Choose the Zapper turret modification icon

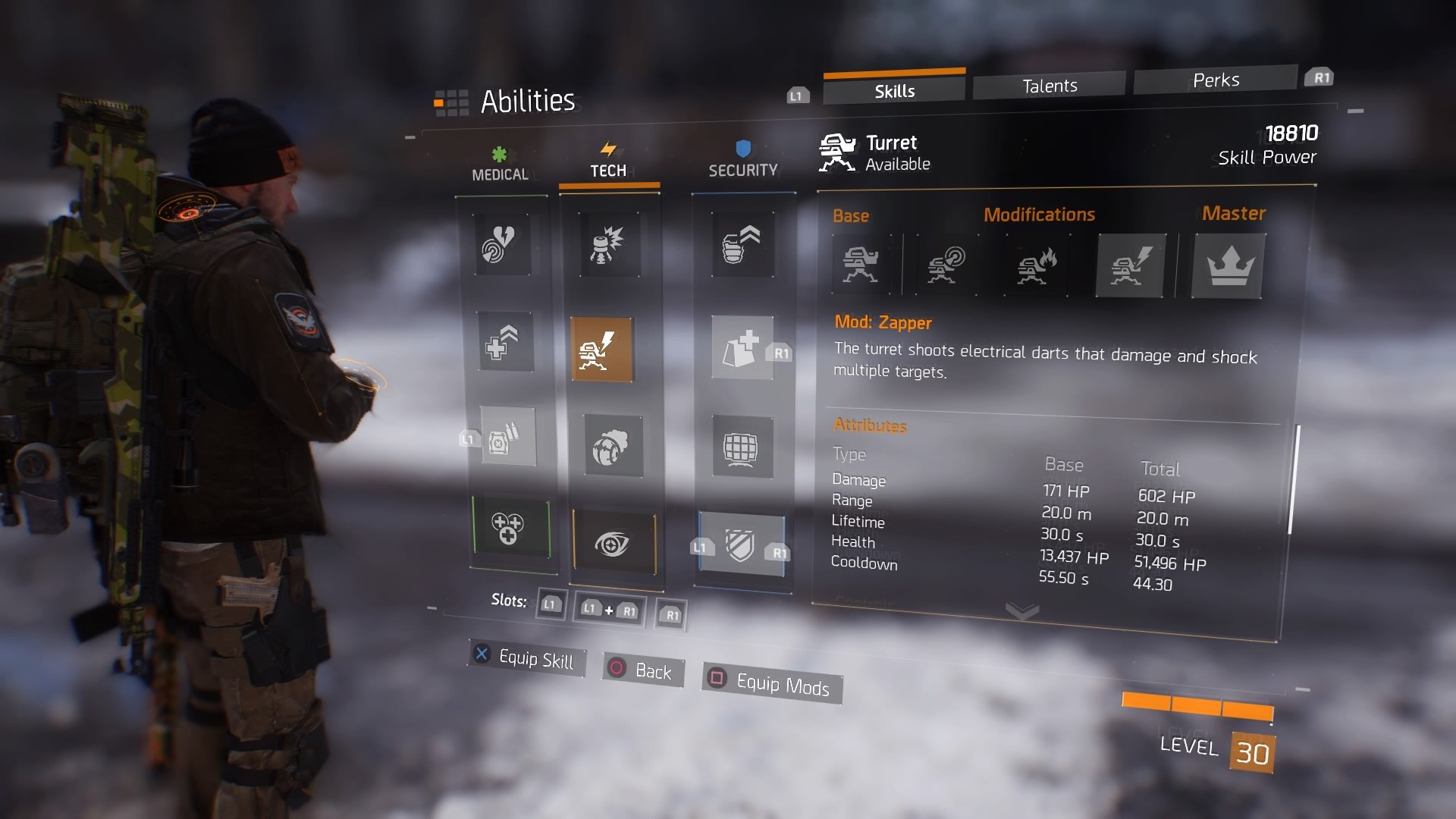(1130, 265)
